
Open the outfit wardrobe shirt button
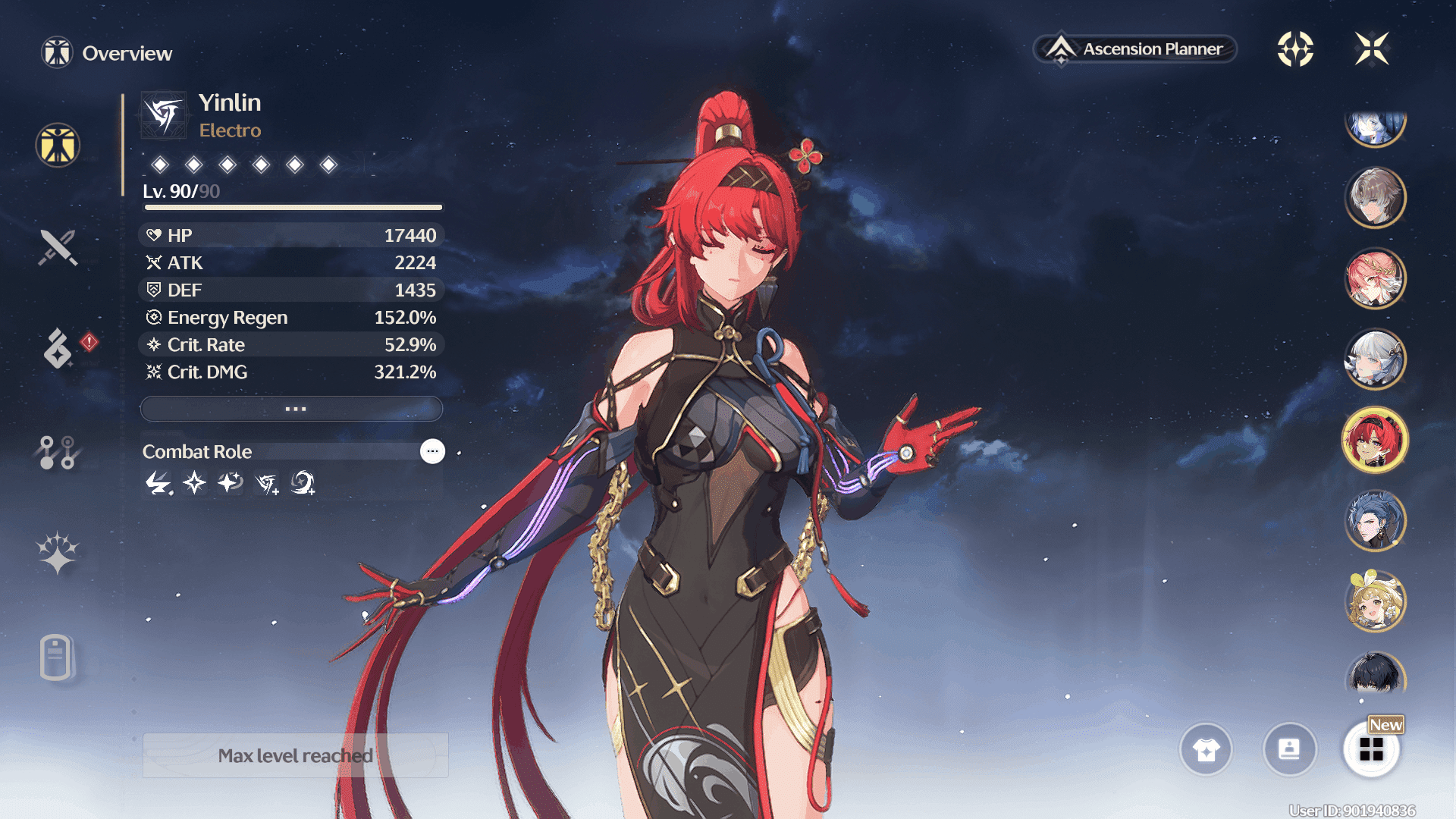click(x=1206, y=750)
